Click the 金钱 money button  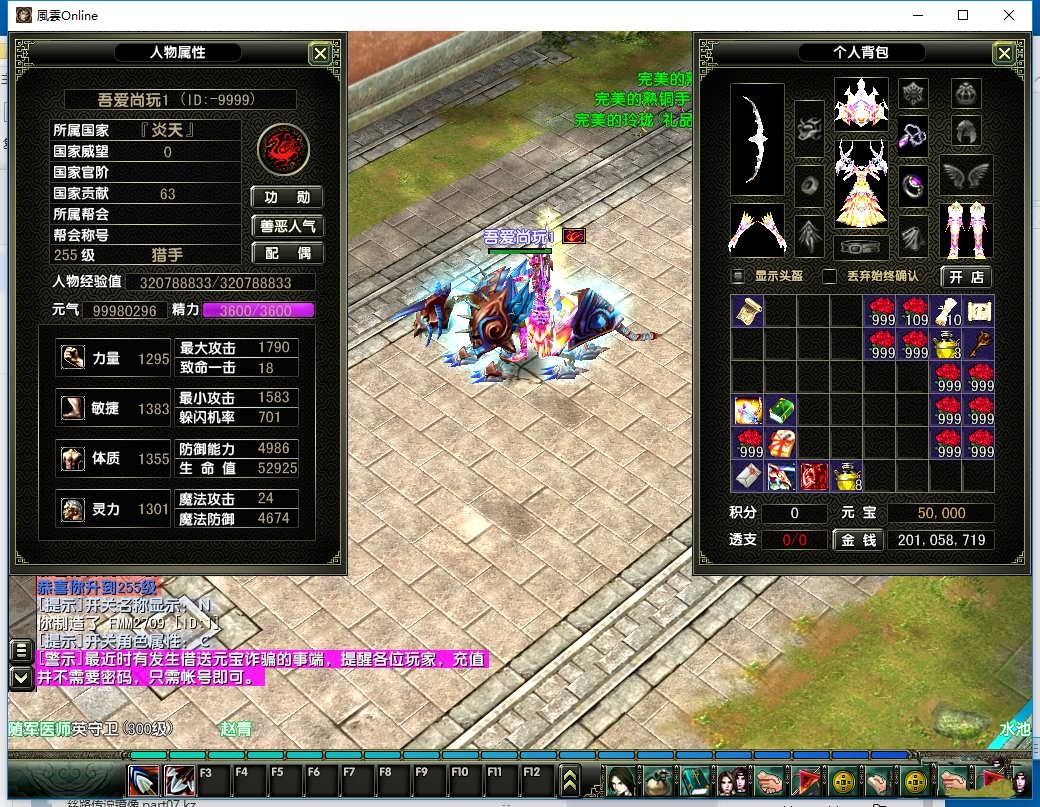click(x=857, y=540)
